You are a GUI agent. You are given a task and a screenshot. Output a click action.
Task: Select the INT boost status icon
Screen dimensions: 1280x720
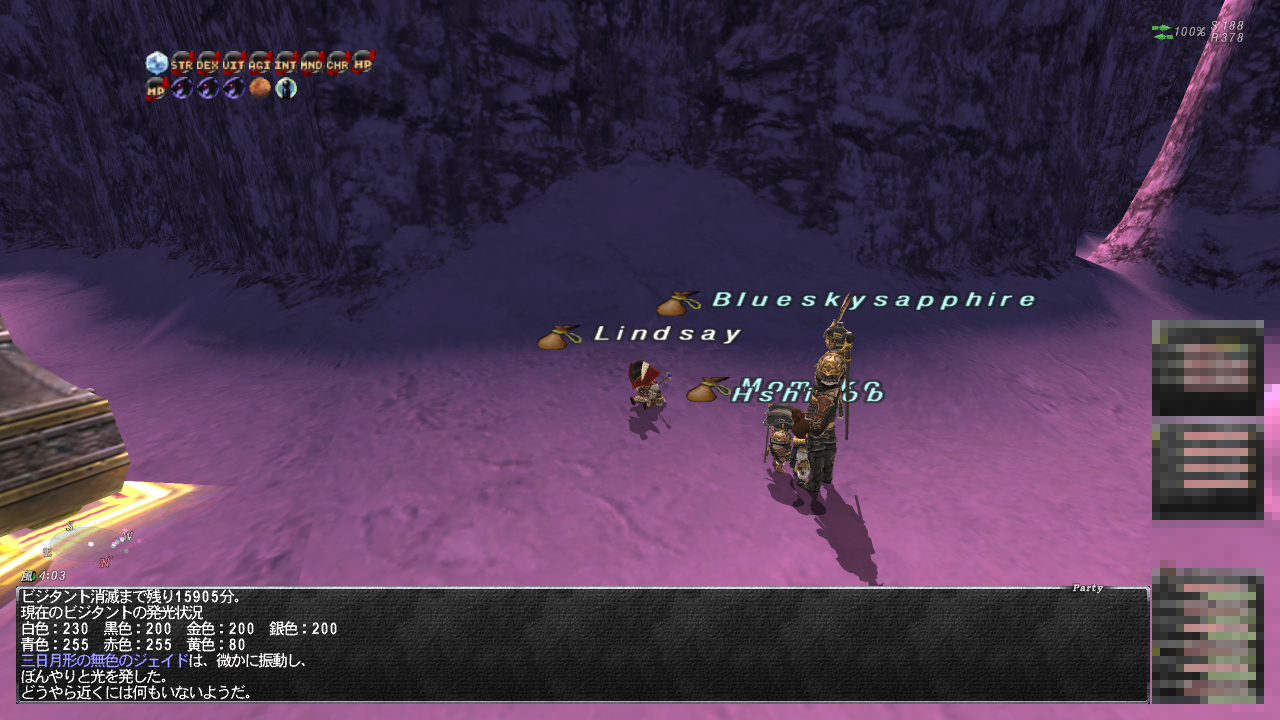coord(286,63)
